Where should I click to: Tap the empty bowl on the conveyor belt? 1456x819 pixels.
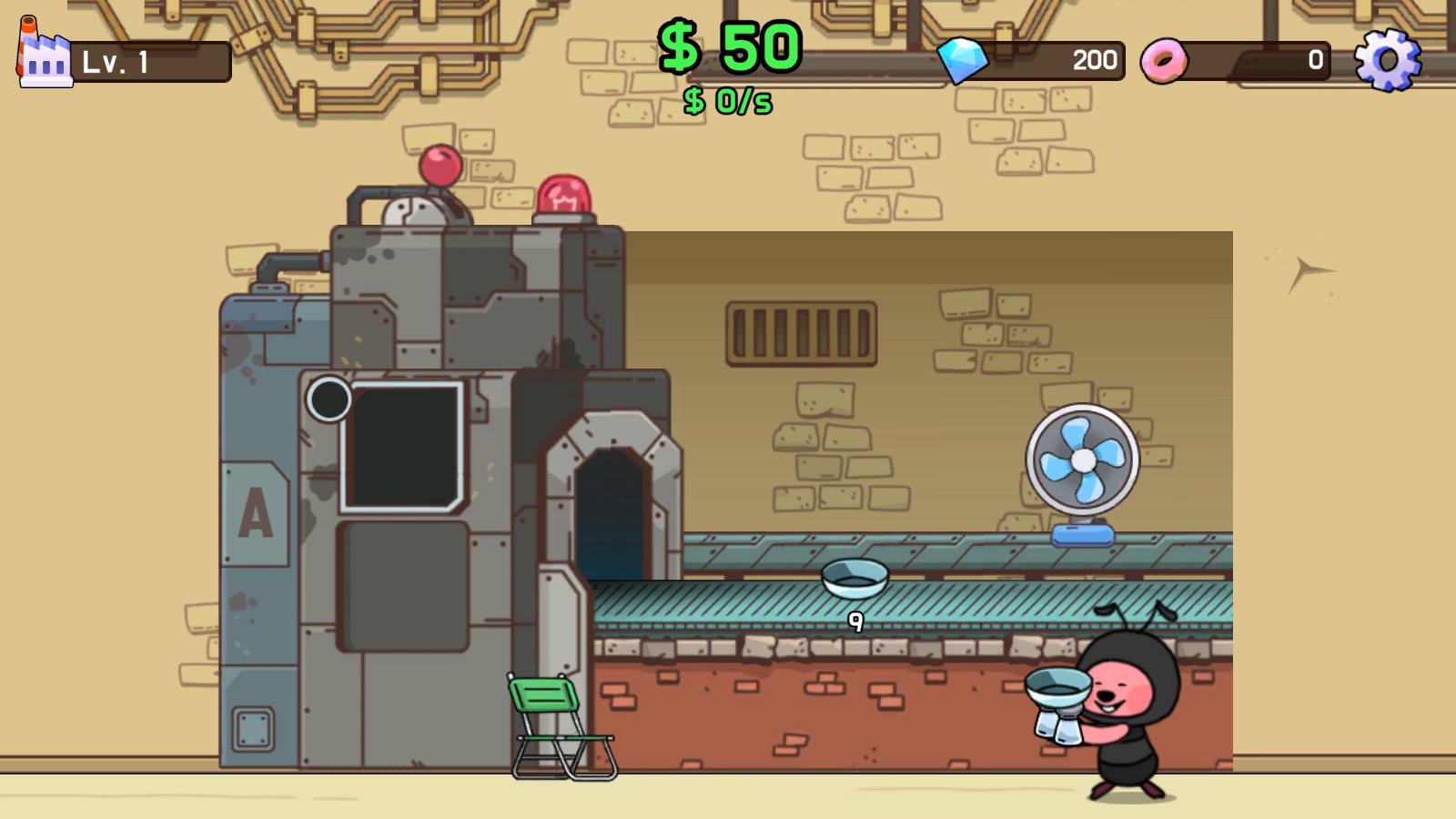click(x=854, y=578)
